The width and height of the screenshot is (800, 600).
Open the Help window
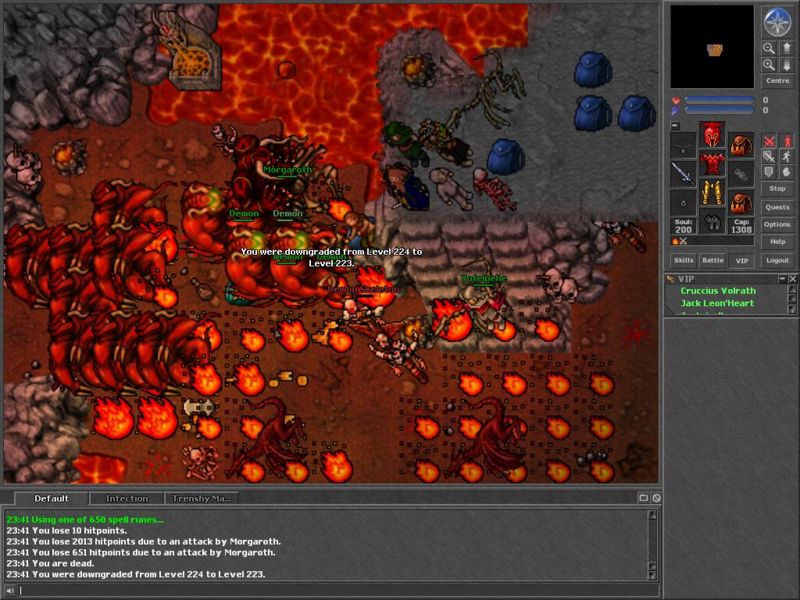[777, 242]
